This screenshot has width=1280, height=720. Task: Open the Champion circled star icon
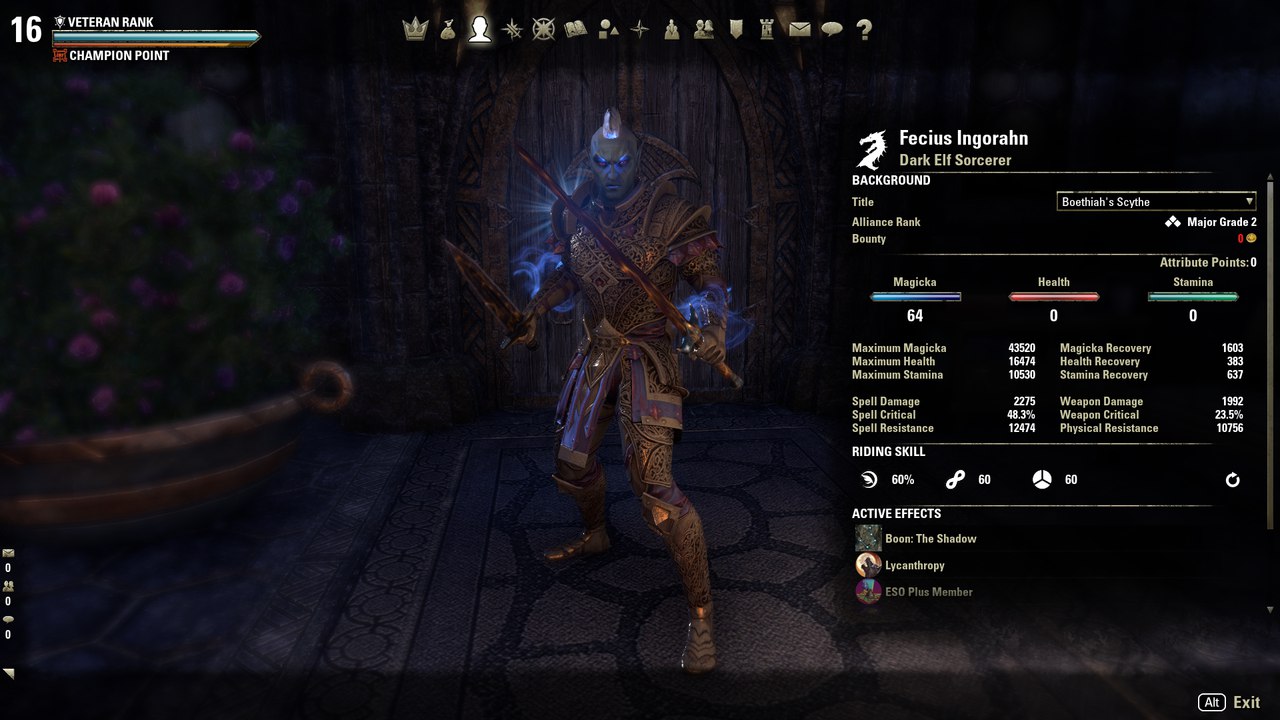543,30
